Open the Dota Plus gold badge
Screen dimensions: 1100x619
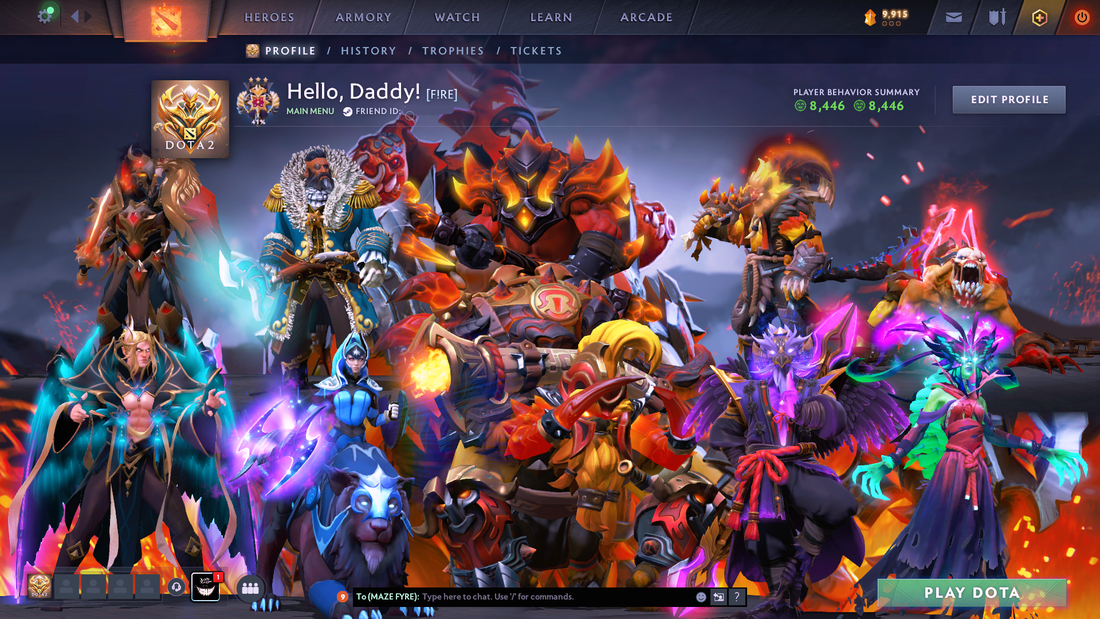coord(1039,17)
